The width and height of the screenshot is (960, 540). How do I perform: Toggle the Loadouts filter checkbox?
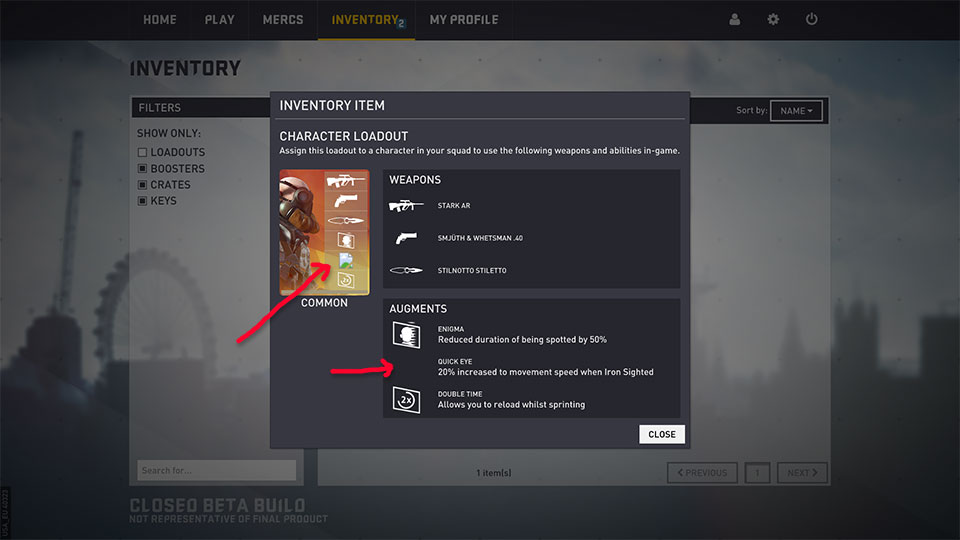[143, 153]
